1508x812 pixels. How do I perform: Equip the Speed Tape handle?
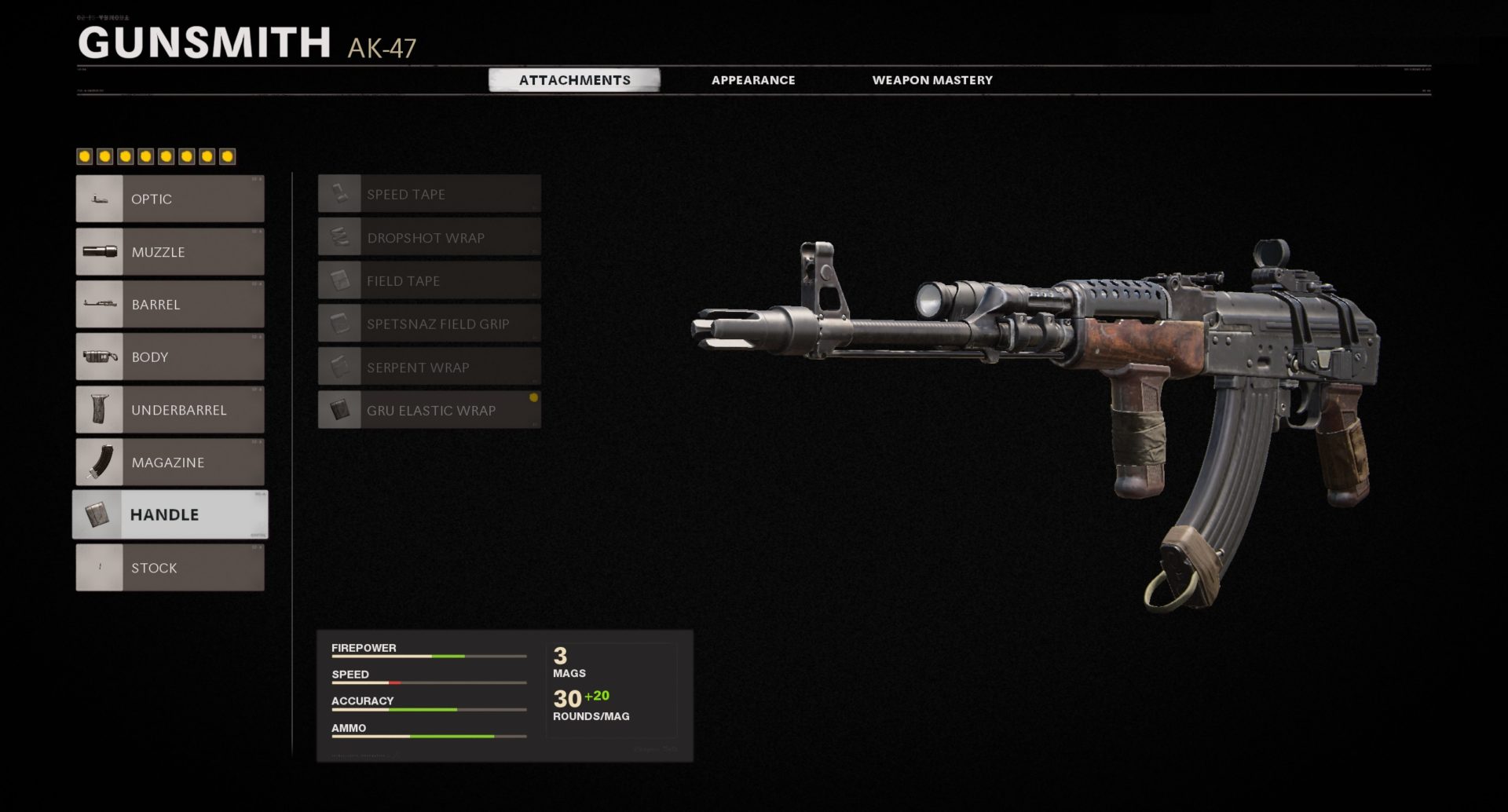pos(430,194)
